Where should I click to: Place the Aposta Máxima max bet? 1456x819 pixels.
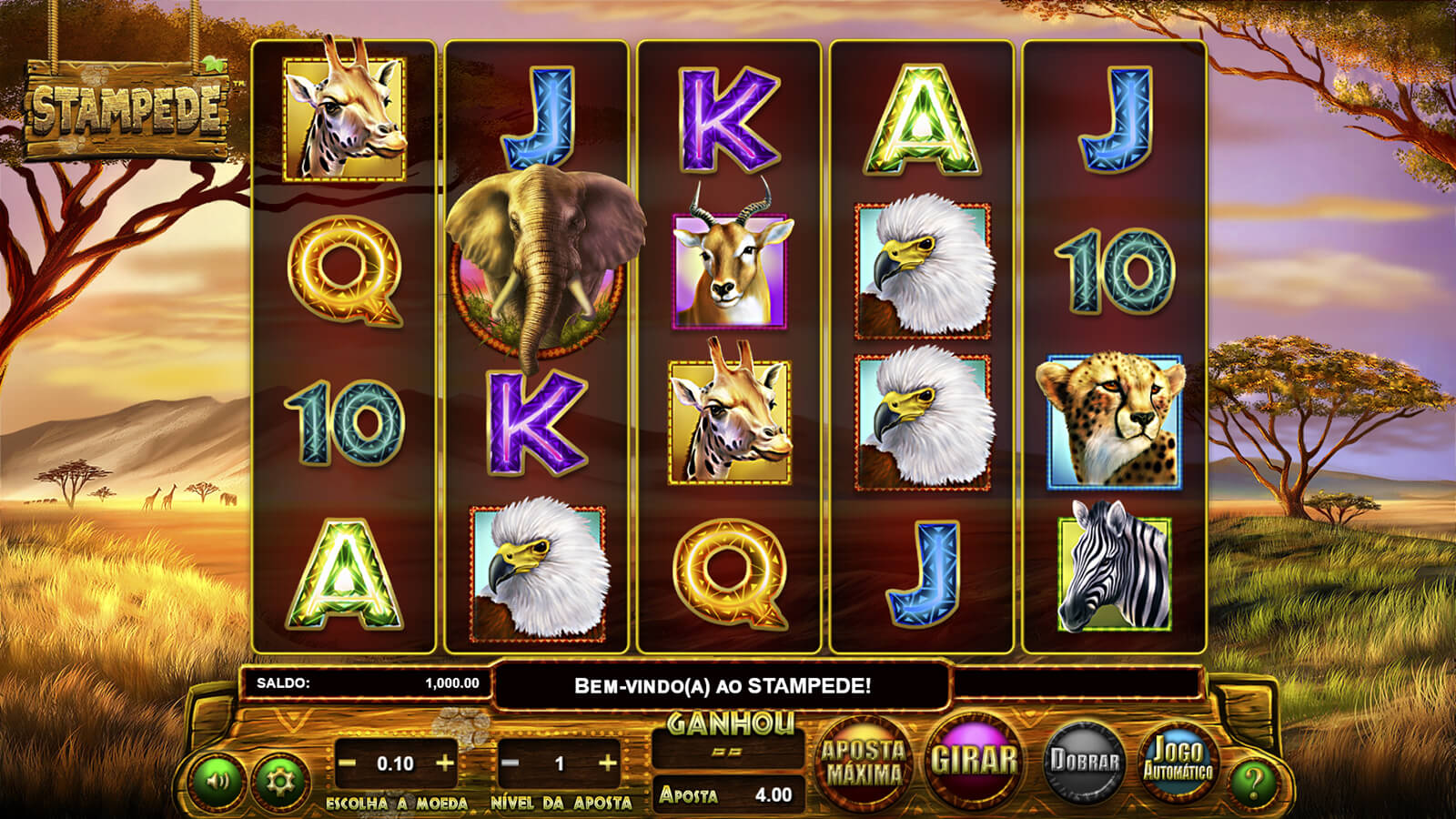coord(863,763)
